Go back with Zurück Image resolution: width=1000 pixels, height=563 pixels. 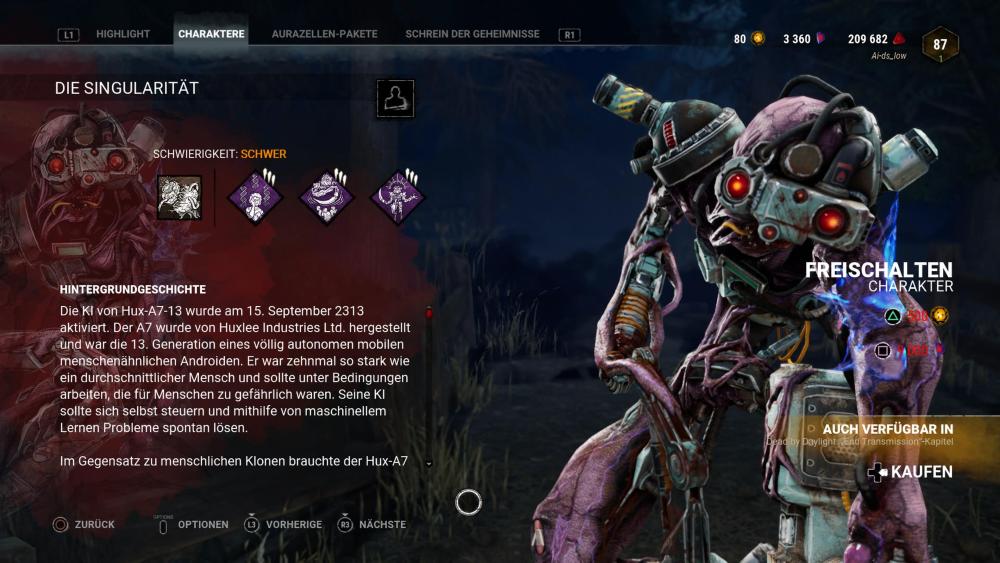[x=85, y=524]
